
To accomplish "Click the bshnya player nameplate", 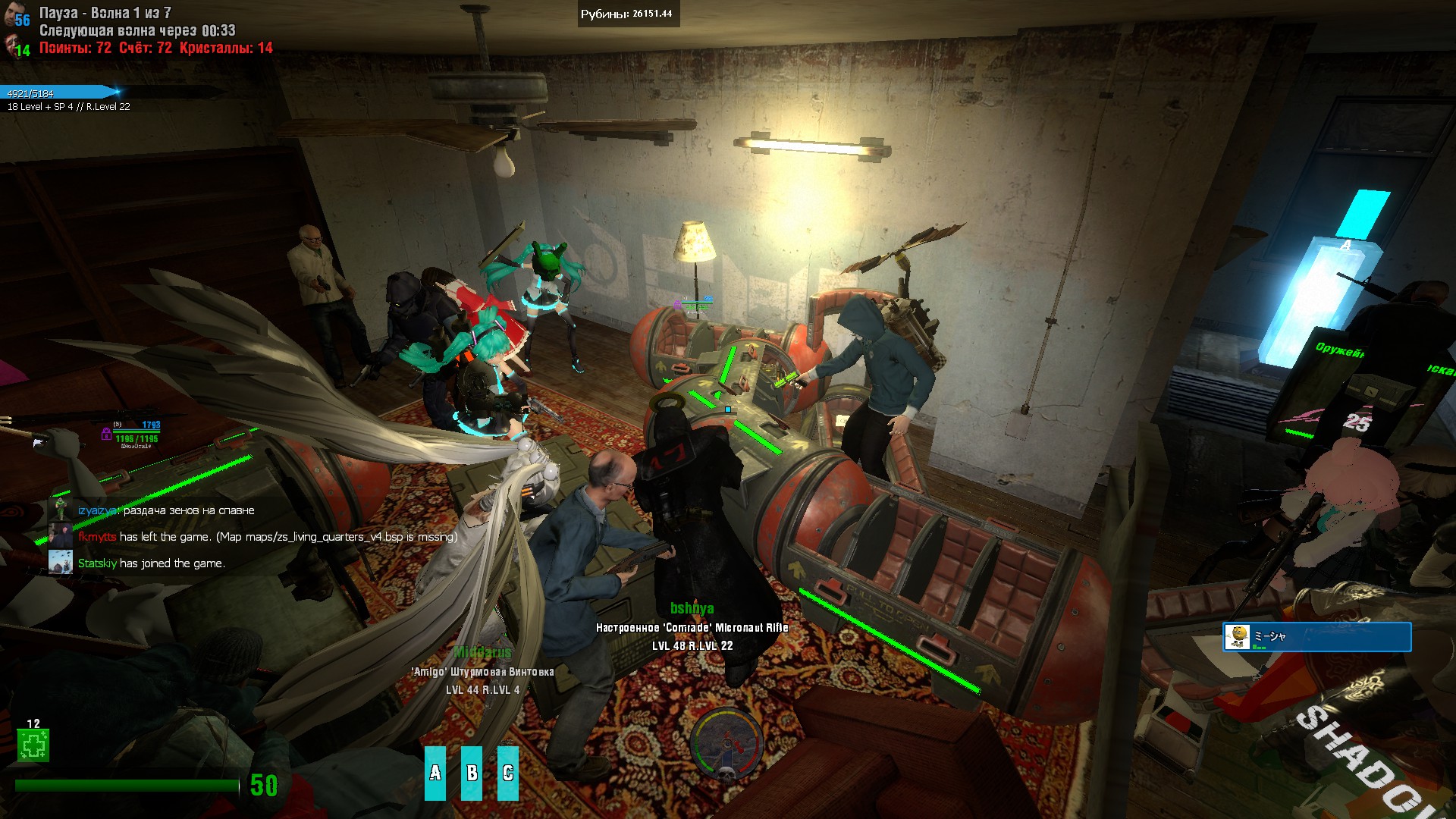I will 692,607.
